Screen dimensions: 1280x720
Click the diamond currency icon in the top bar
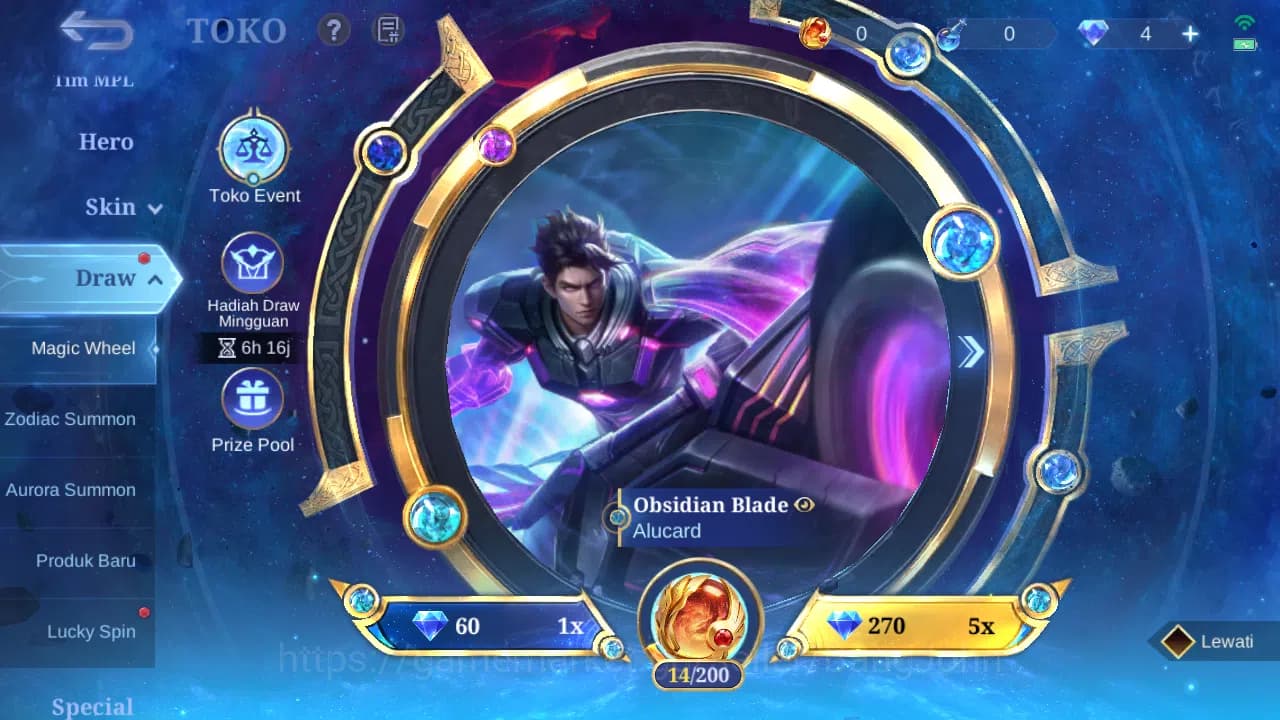pos(1092,33)
